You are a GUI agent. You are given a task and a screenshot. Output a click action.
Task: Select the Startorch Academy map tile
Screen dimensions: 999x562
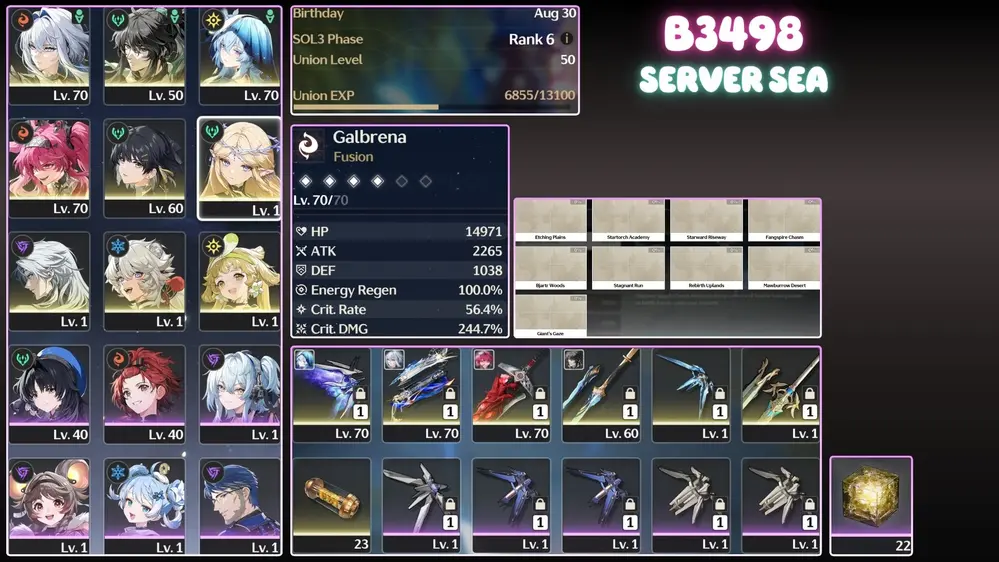click(x=628, y=220)
